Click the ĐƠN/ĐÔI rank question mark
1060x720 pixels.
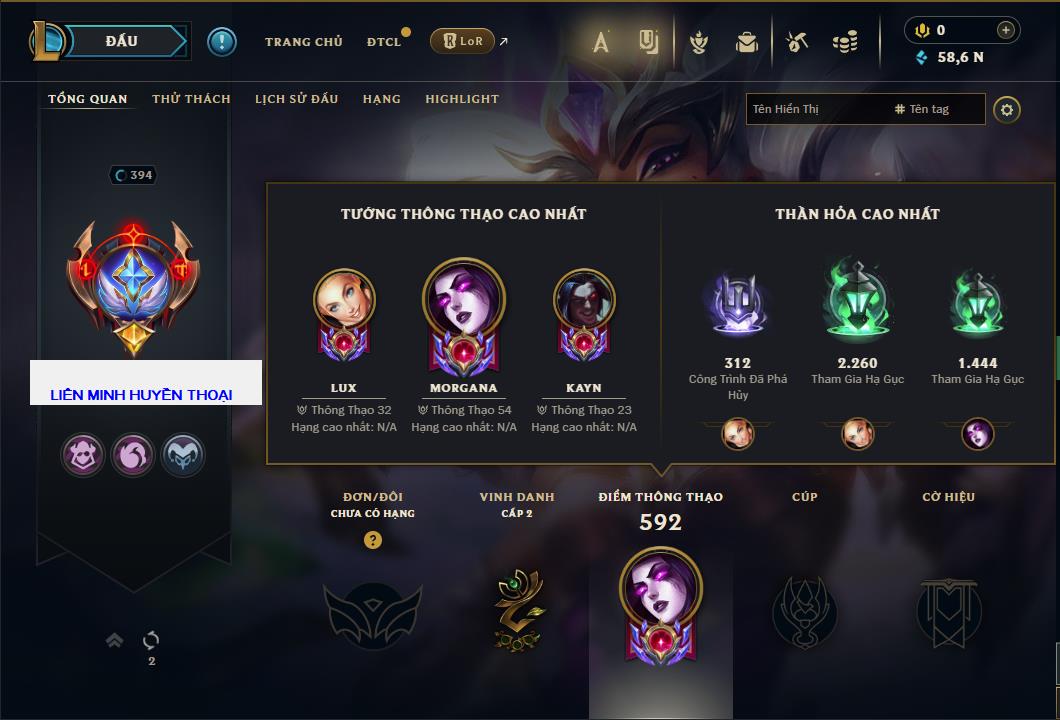373,540
